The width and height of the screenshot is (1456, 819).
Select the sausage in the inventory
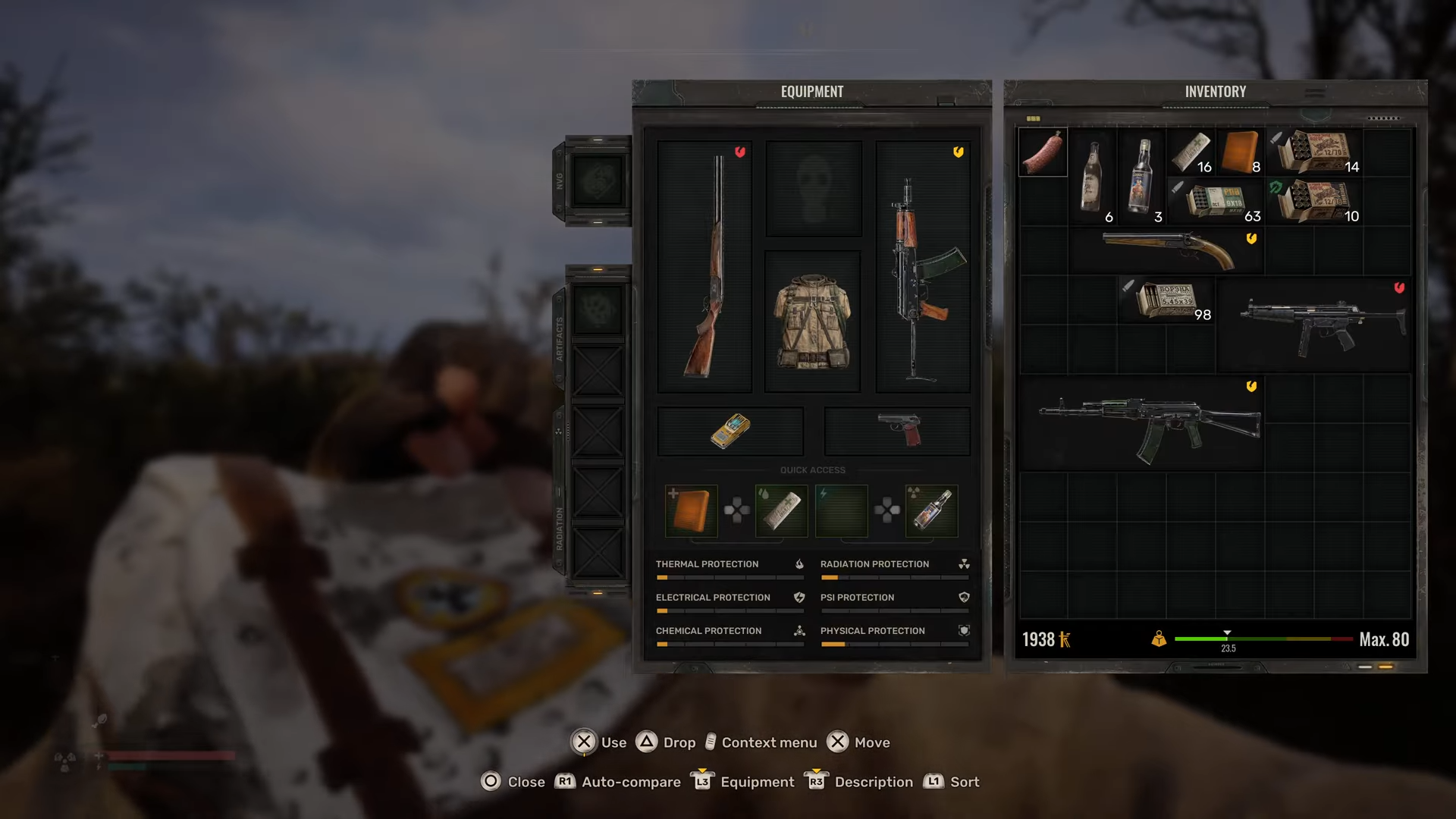point(1043,152)
